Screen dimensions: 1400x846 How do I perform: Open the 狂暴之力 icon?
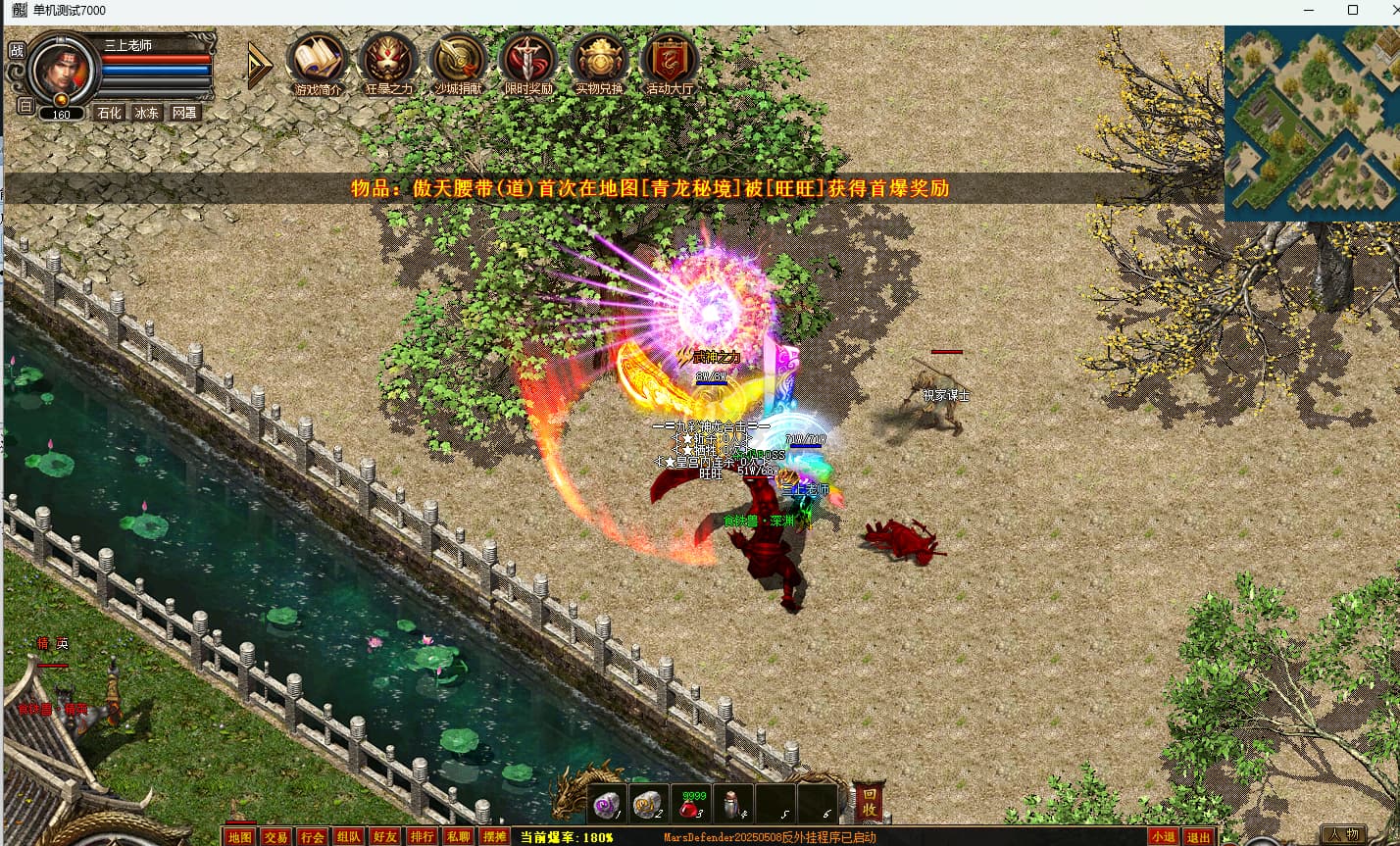tap(388, 61)
